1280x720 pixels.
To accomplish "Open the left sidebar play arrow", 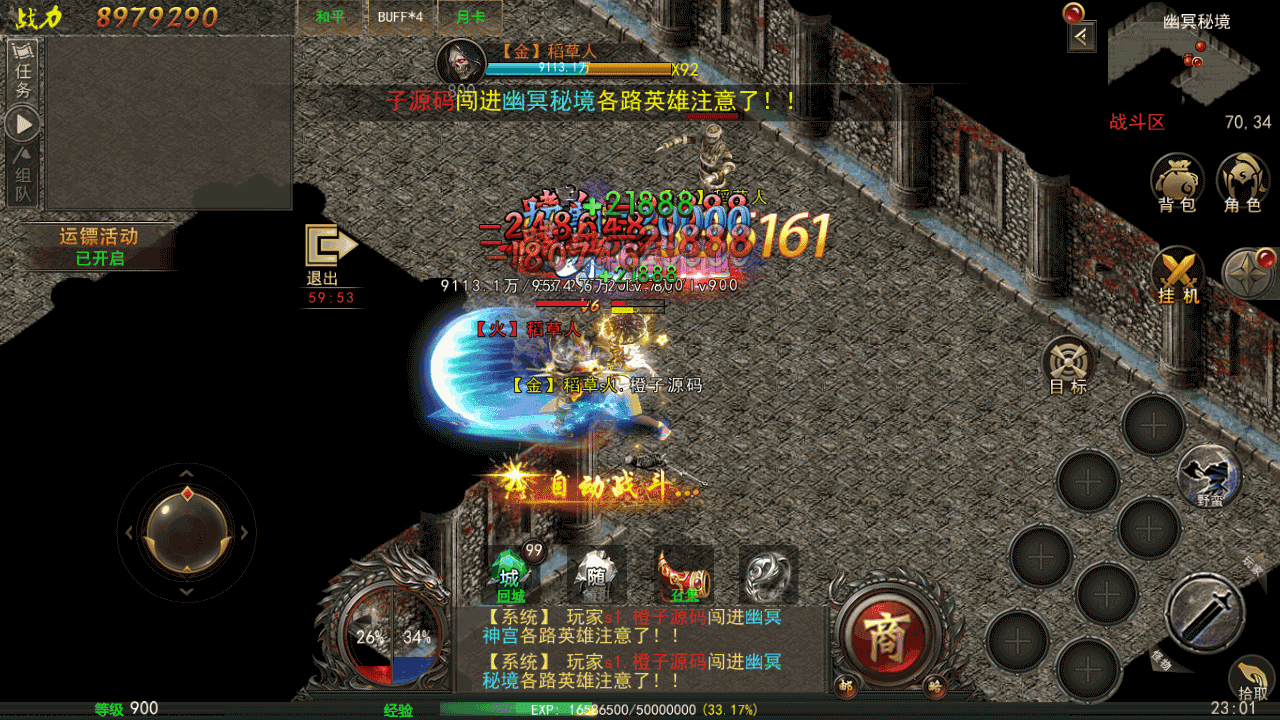I will [x=21, y=123].
